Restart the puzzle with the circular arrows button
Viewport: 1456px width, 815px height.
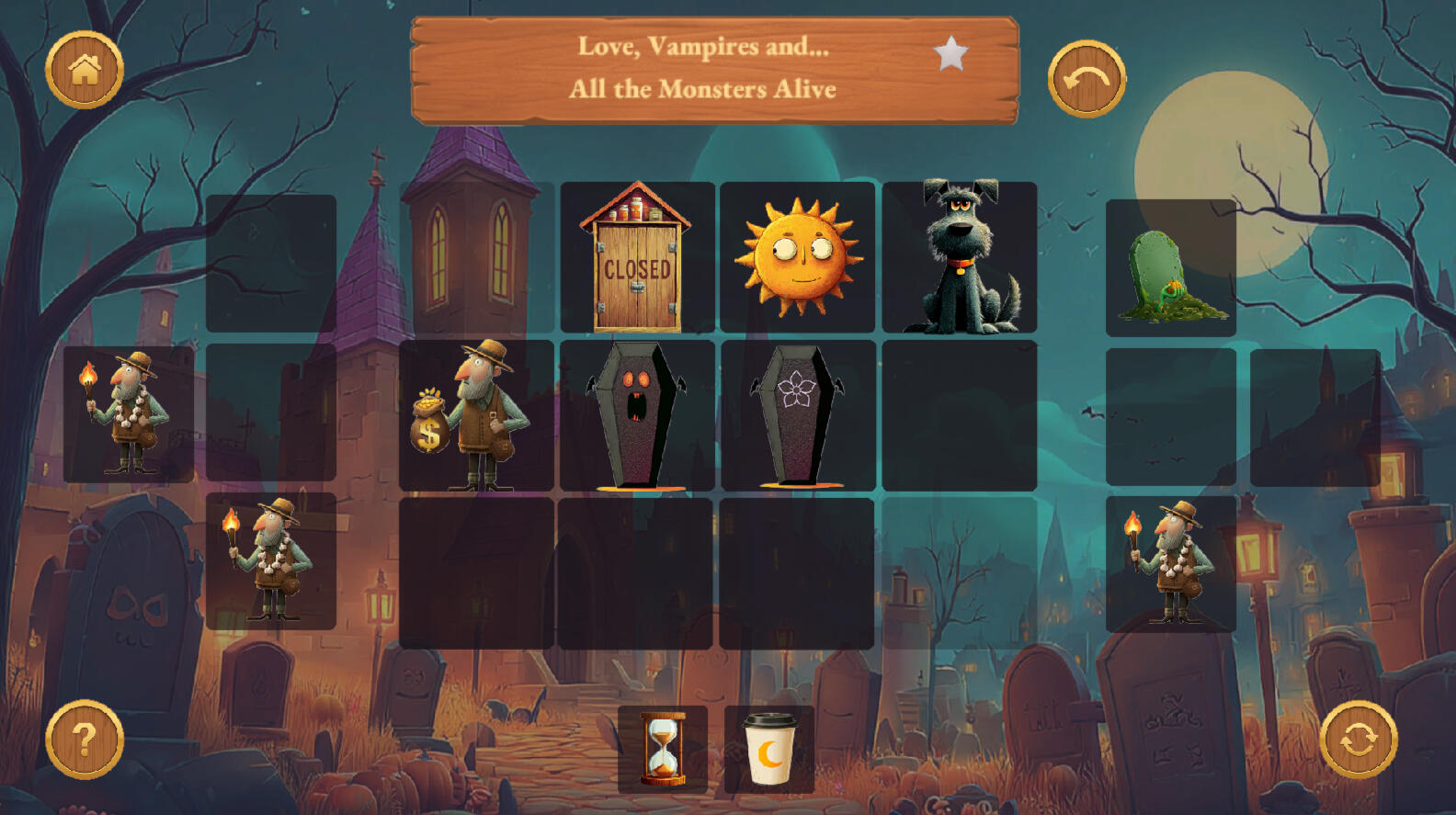click(1359, 740)
